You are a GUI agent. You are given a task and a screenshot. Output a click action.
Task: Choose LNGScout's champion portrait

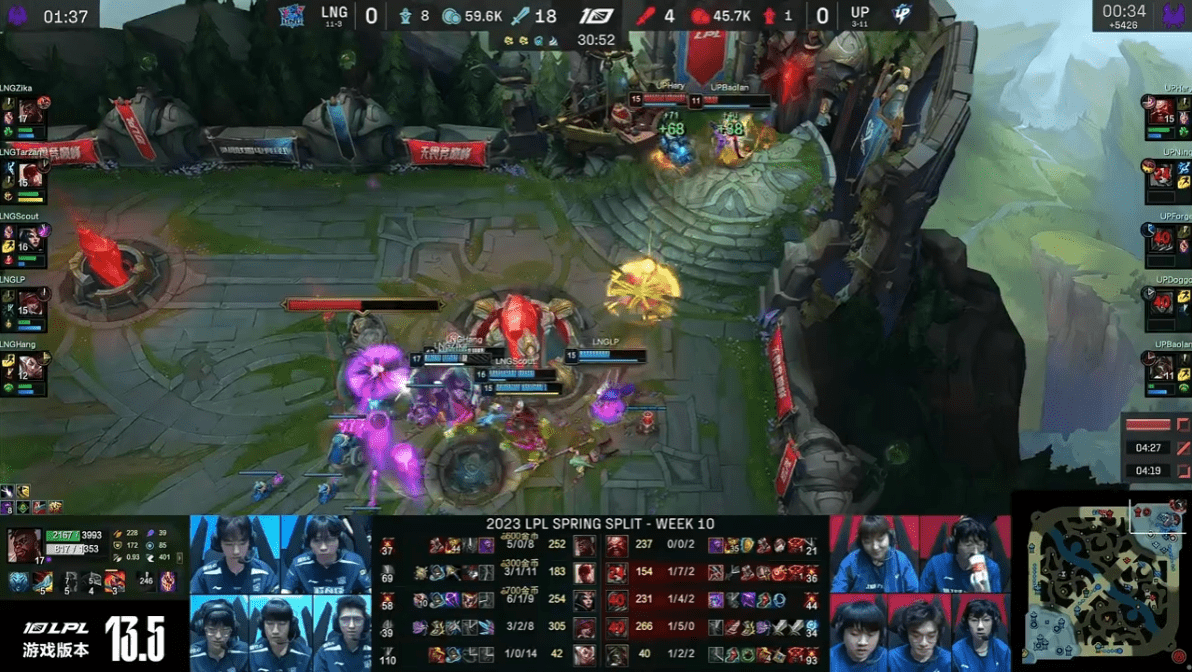(30, 238)
